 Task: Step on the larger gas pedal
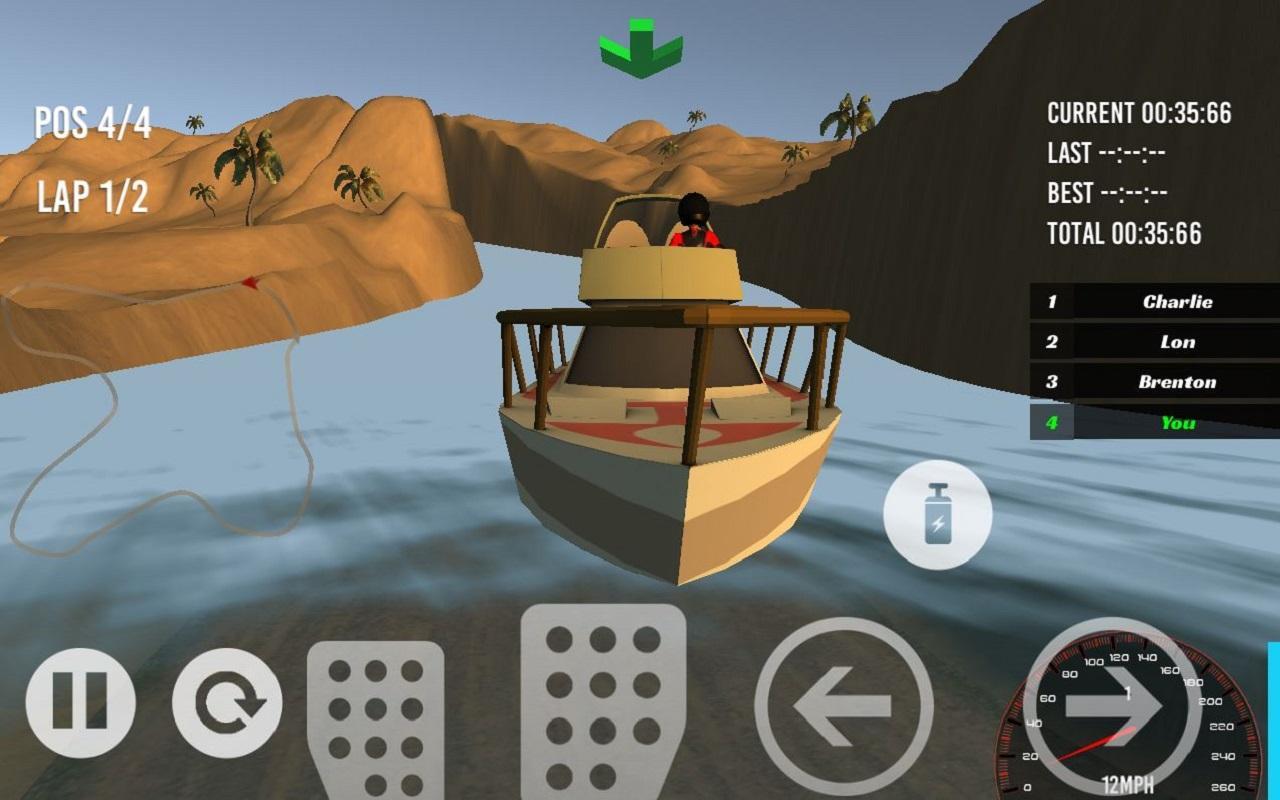[603, 700]
